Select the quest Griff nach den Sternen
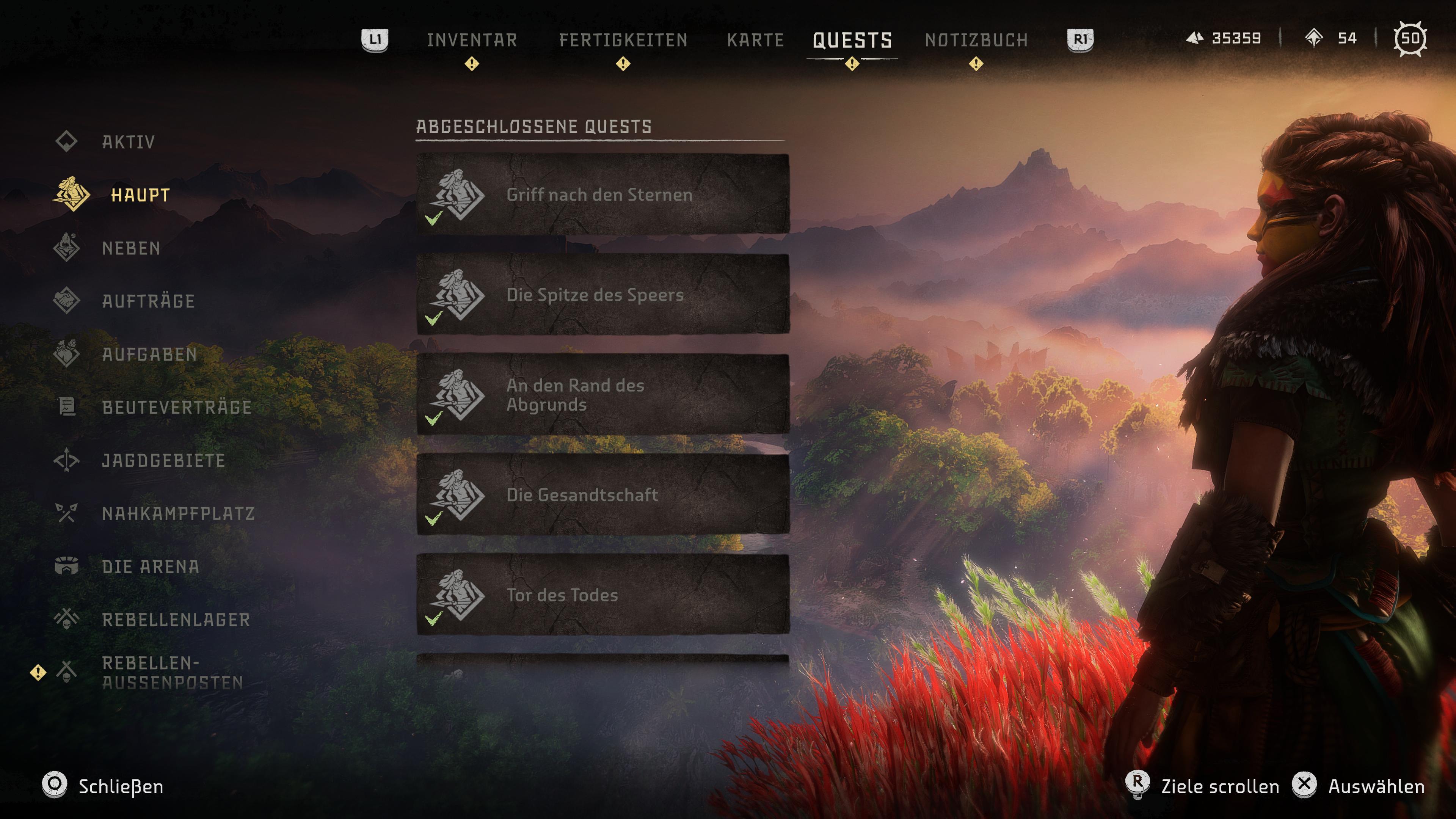Screen dimensions: 1456x819 point(602,195)
